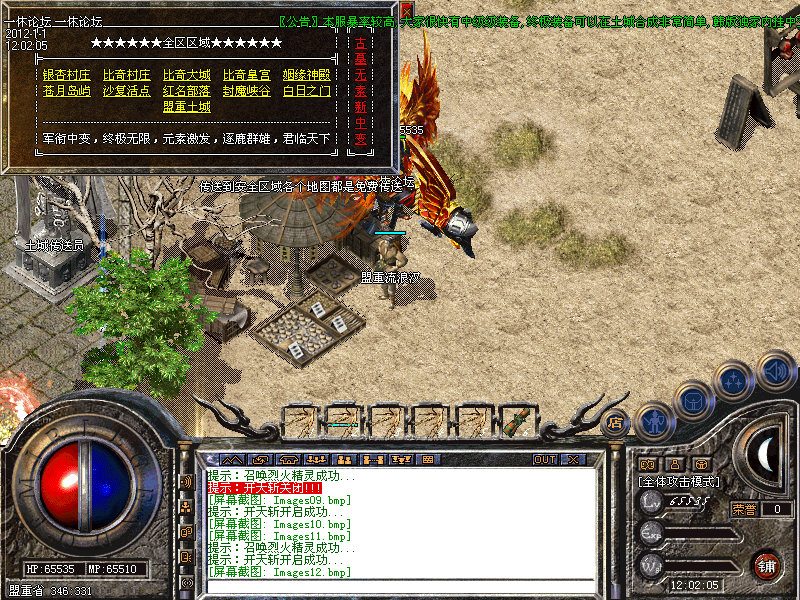Click the red 铺 stall button
Image resolution: width=800 pixels, height=600 pixels.
pos(767,564)
